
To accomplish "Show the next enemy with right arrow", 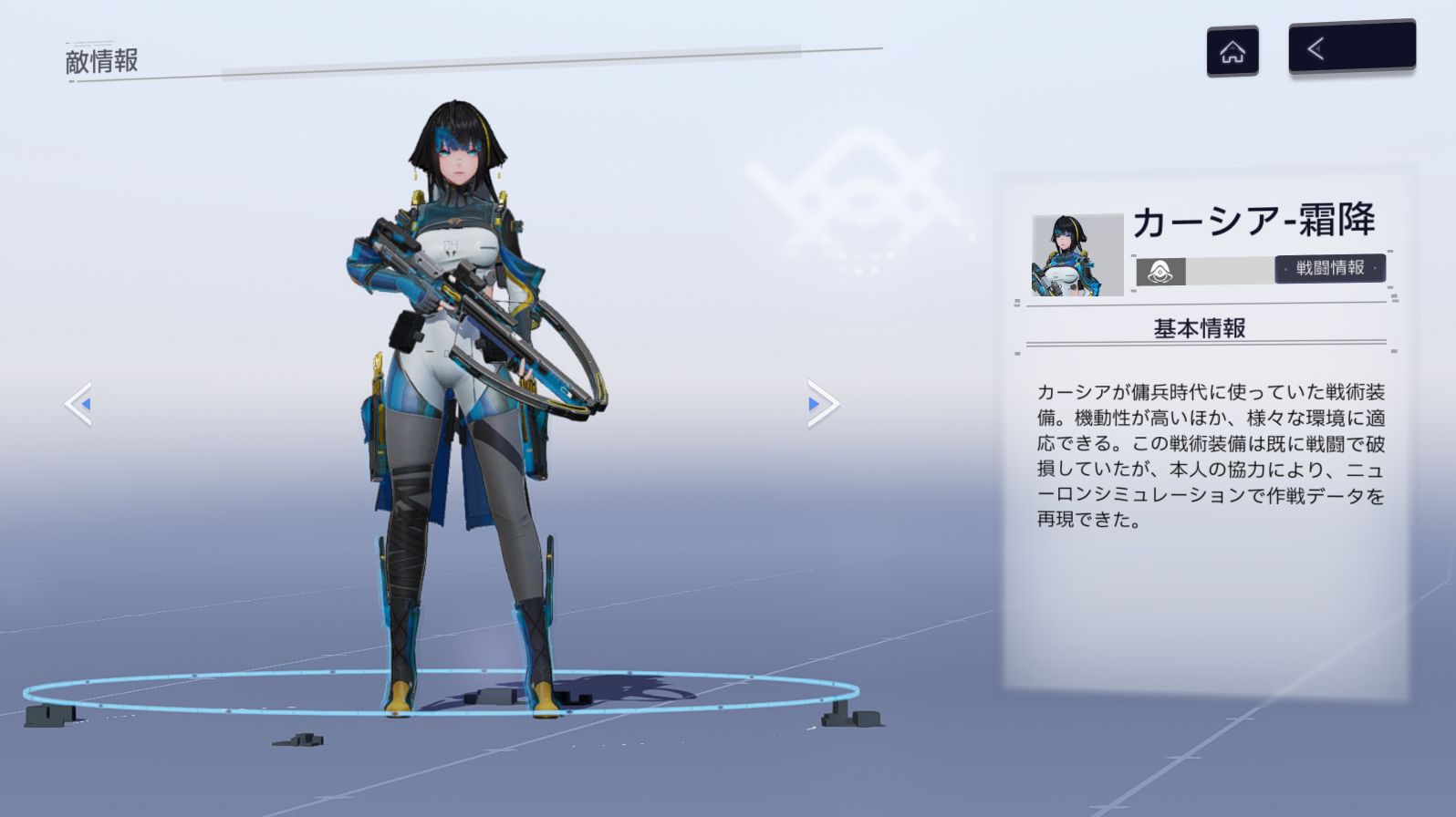I will point(822,403).
